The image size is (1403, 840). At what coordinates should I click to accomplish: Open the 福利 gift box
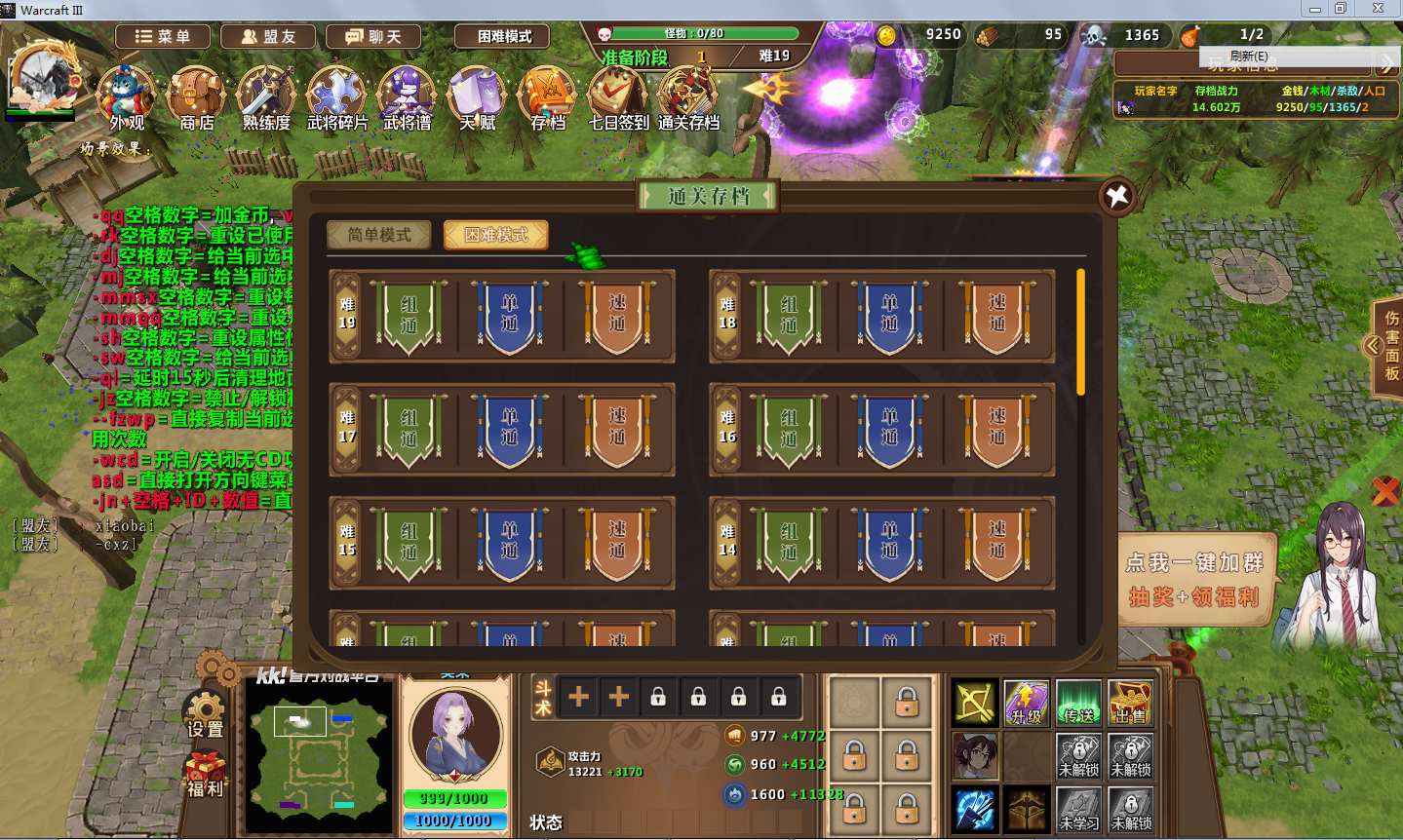pyautogui.click(x=206, y=775)
